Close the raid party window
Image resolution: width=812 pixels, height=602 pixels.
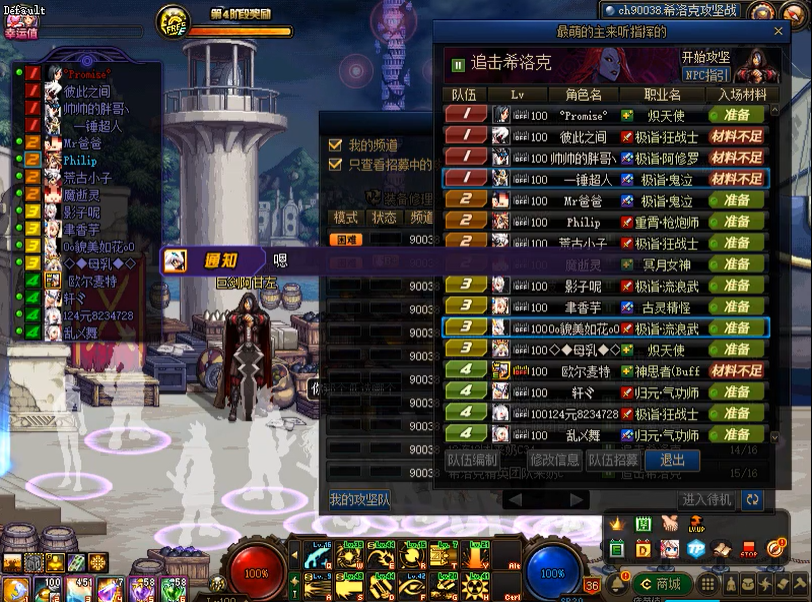[778, 32]
